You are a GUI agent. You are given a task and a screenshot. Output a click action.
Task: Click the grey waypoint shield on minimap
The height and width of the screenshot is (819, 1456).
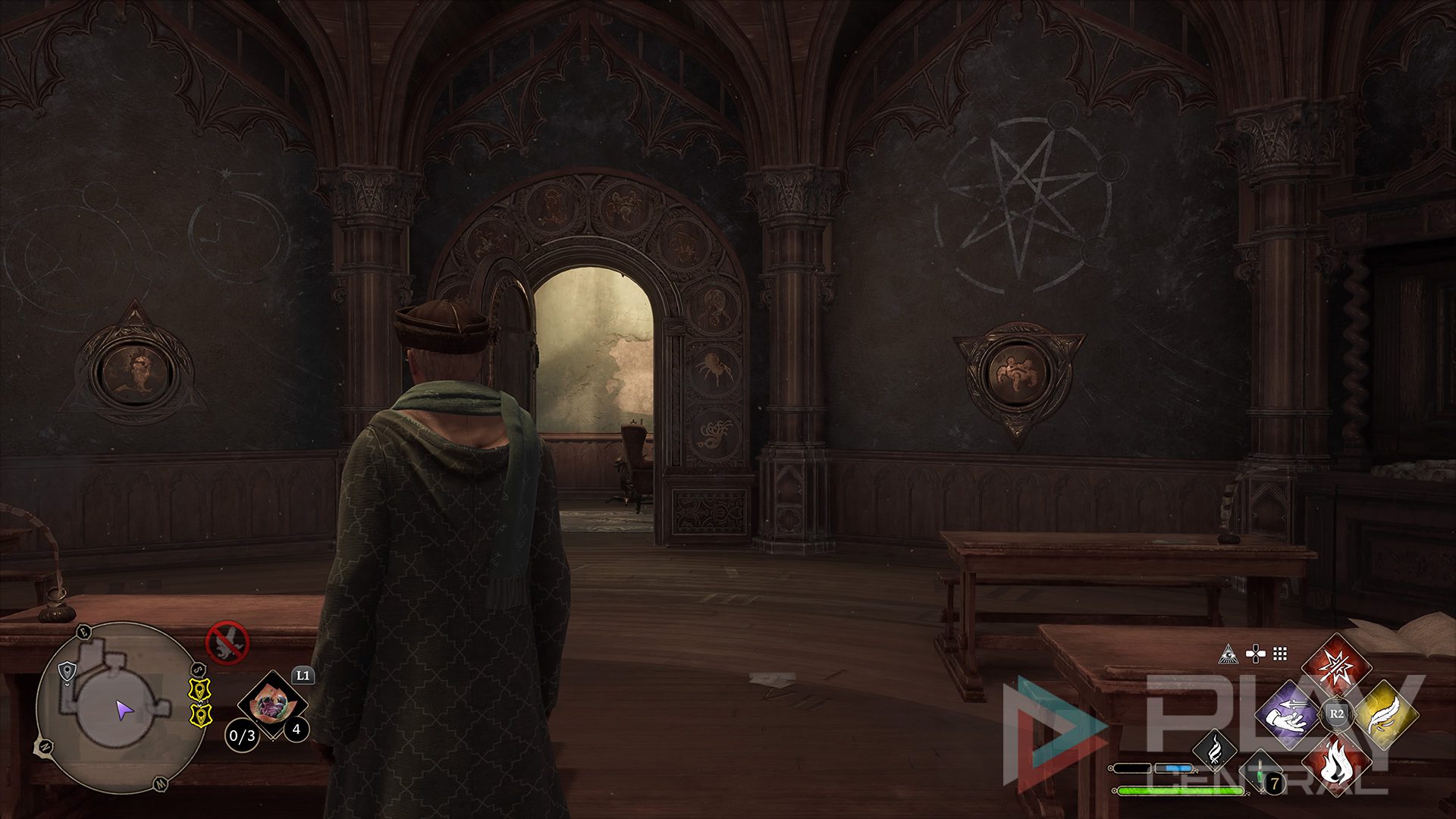coord(68,670)
